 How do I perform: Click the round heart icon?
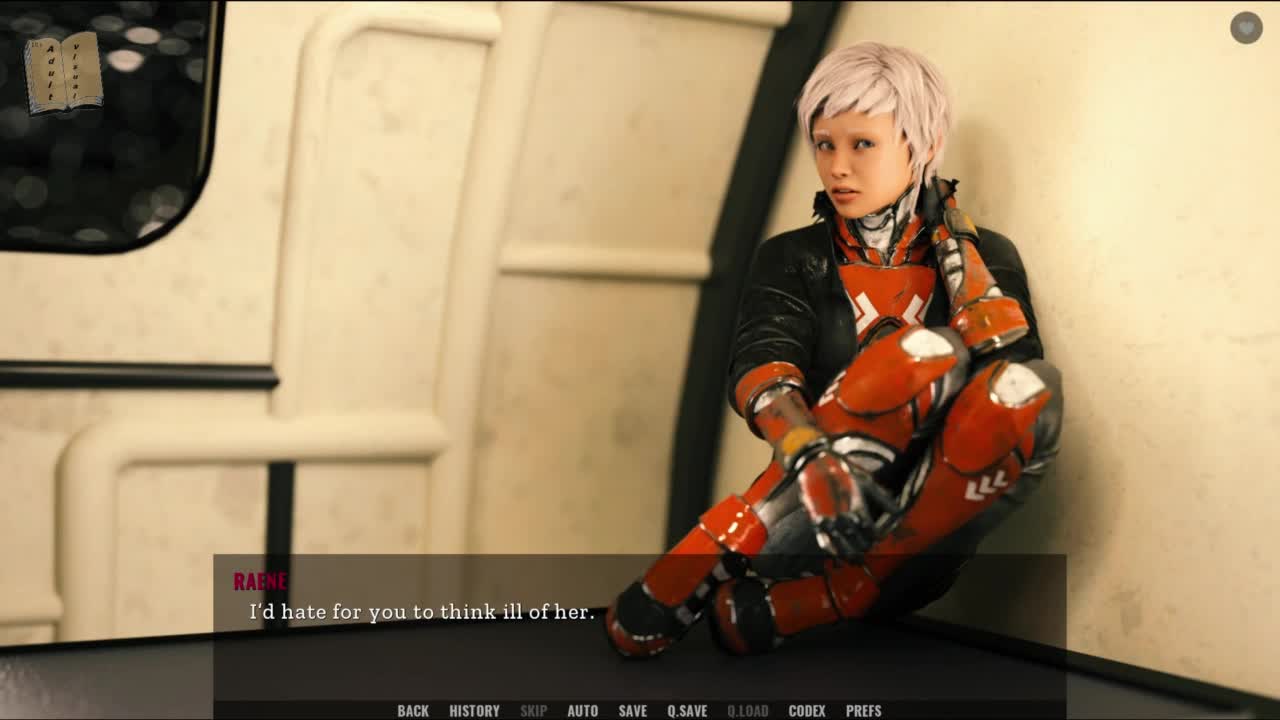(1246, 28)
